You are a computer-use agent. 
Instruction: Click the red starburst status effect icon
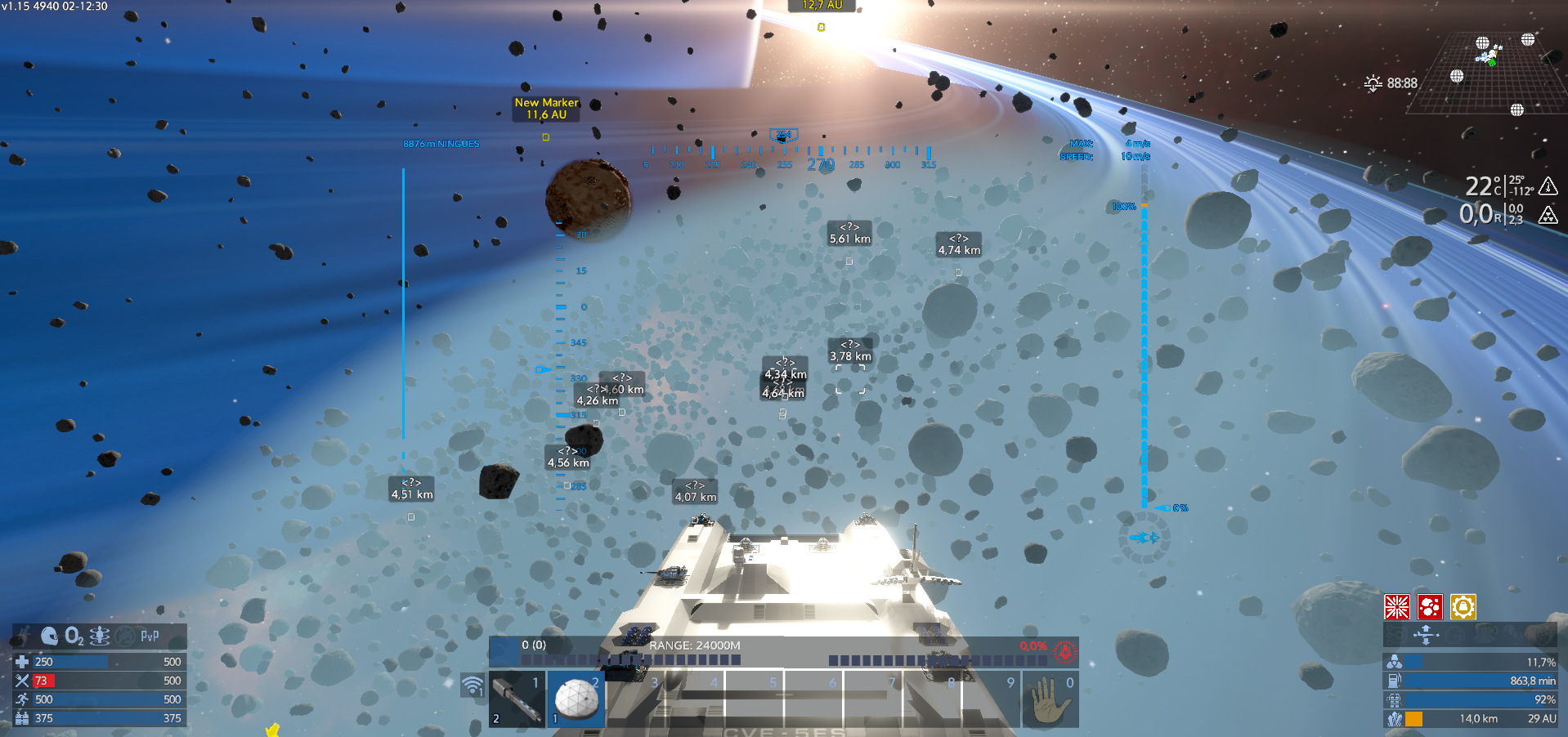pyautogui.click(x=1397, y=607)
